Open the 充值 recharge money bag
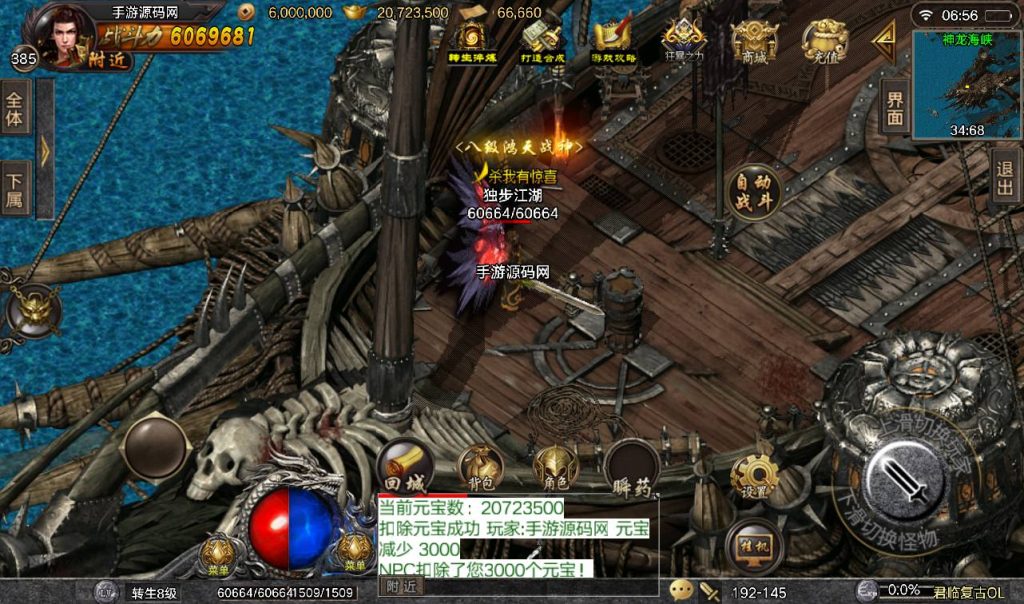Image resolution: width=1024 pixels, height=604 pixels. [x=825, y=42]
